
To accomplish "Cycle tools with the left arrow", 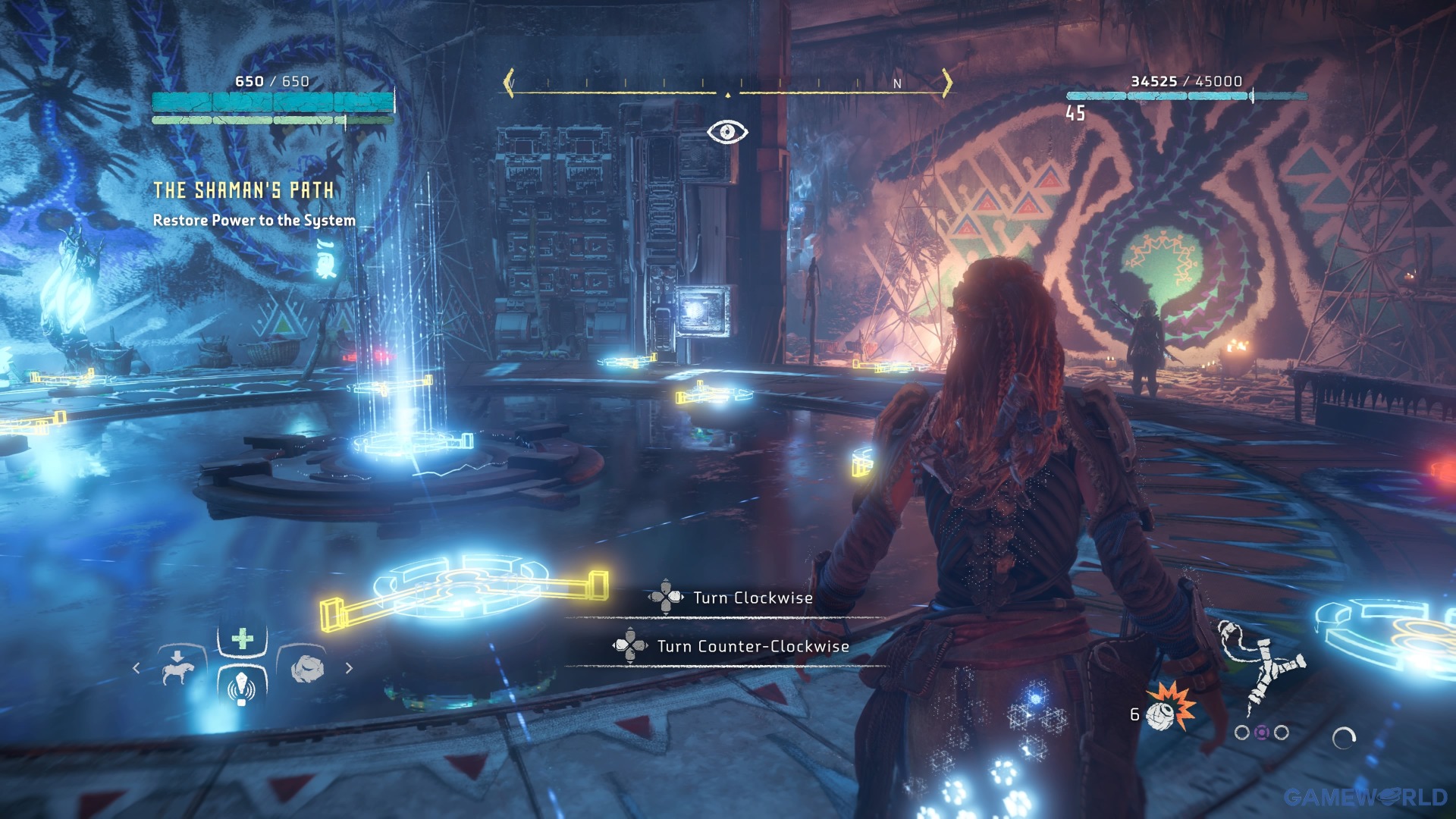I will point(136,668).
